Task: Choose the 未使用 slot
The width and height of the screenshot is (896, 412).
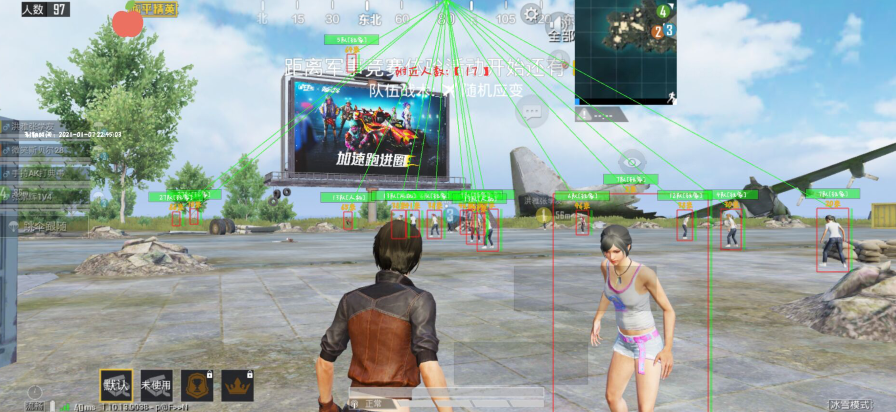Action: coord(157,385)
